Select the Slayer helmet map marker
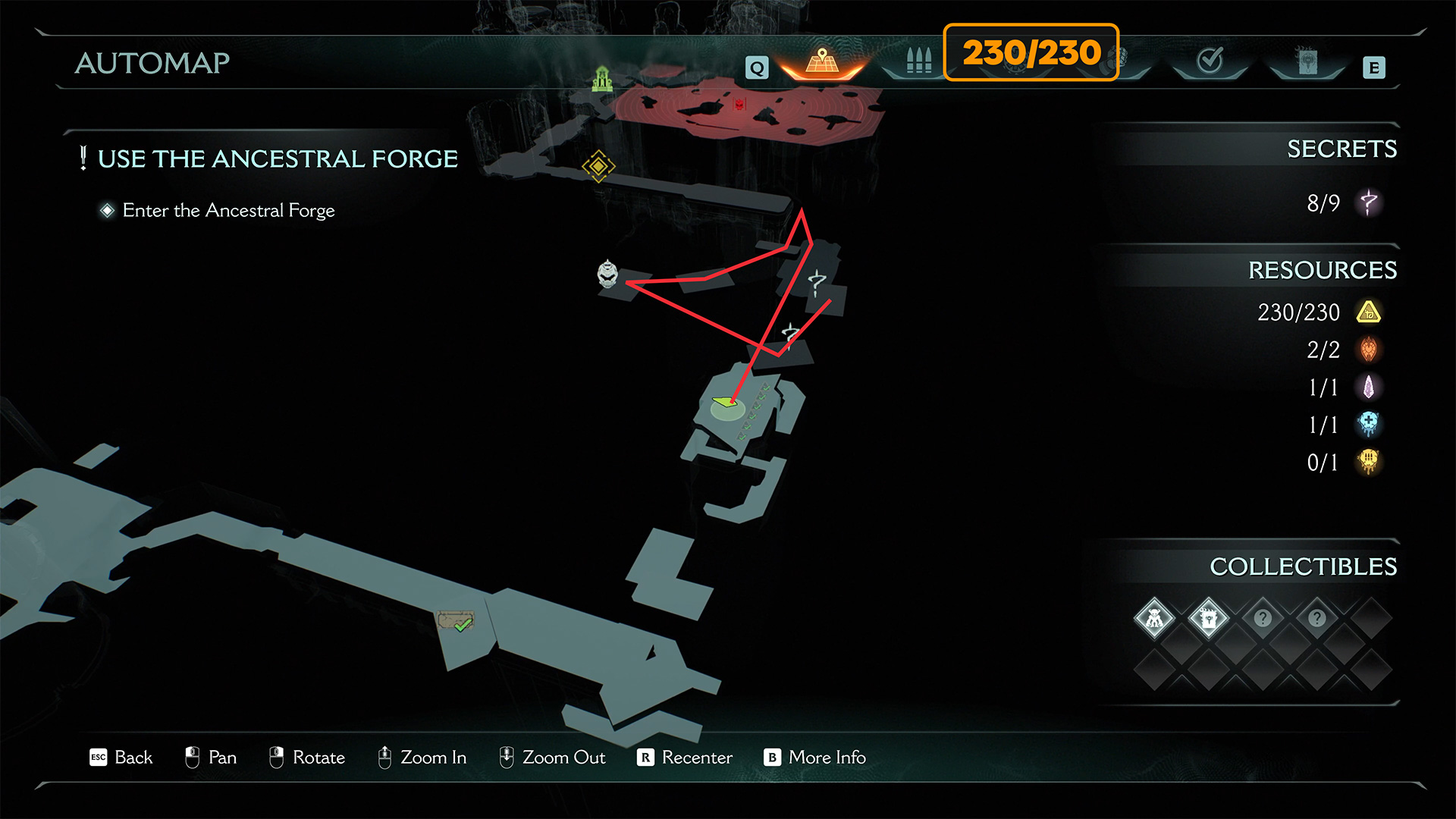The height and width of the screenshot is (819, 1456). [x=607, y=274]
